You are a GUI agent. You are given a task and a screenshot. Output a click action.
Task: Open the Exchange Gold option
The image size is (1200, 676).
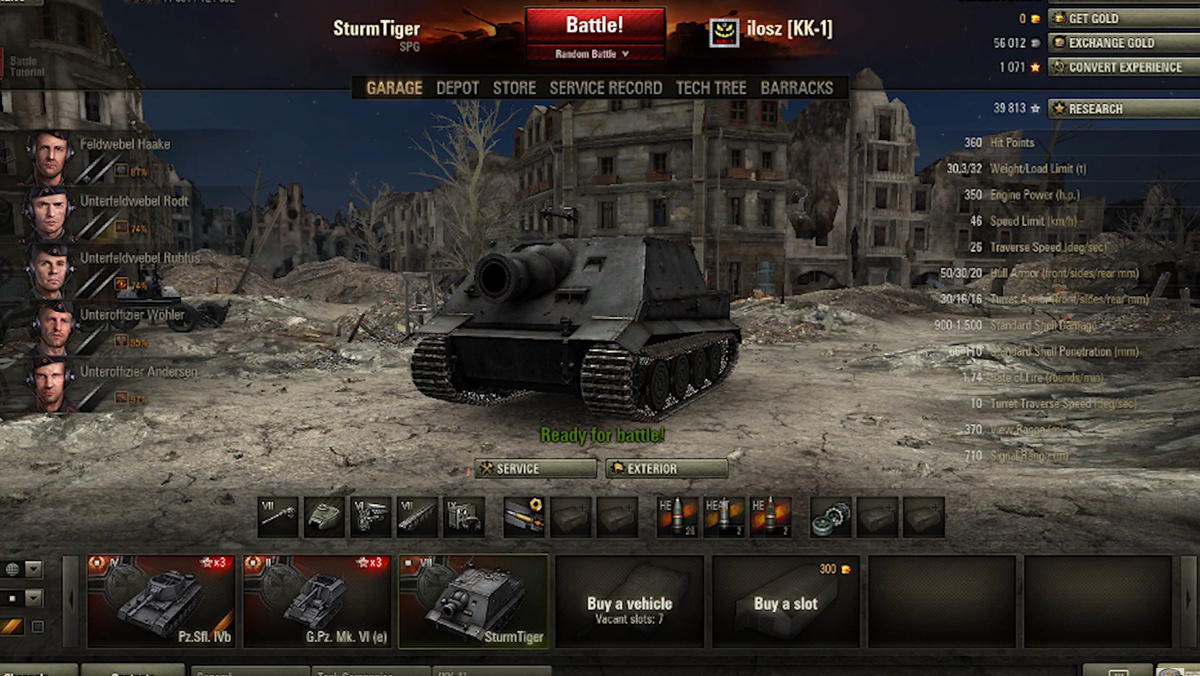(1121, 43)
